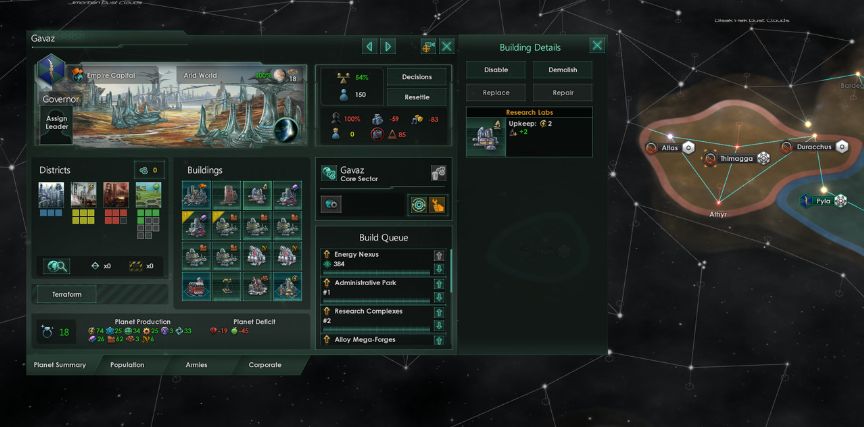The image size is (864, 427).
Task: Go to the next planet arrow
Action: pyautogui.click(x=388, y=46)
